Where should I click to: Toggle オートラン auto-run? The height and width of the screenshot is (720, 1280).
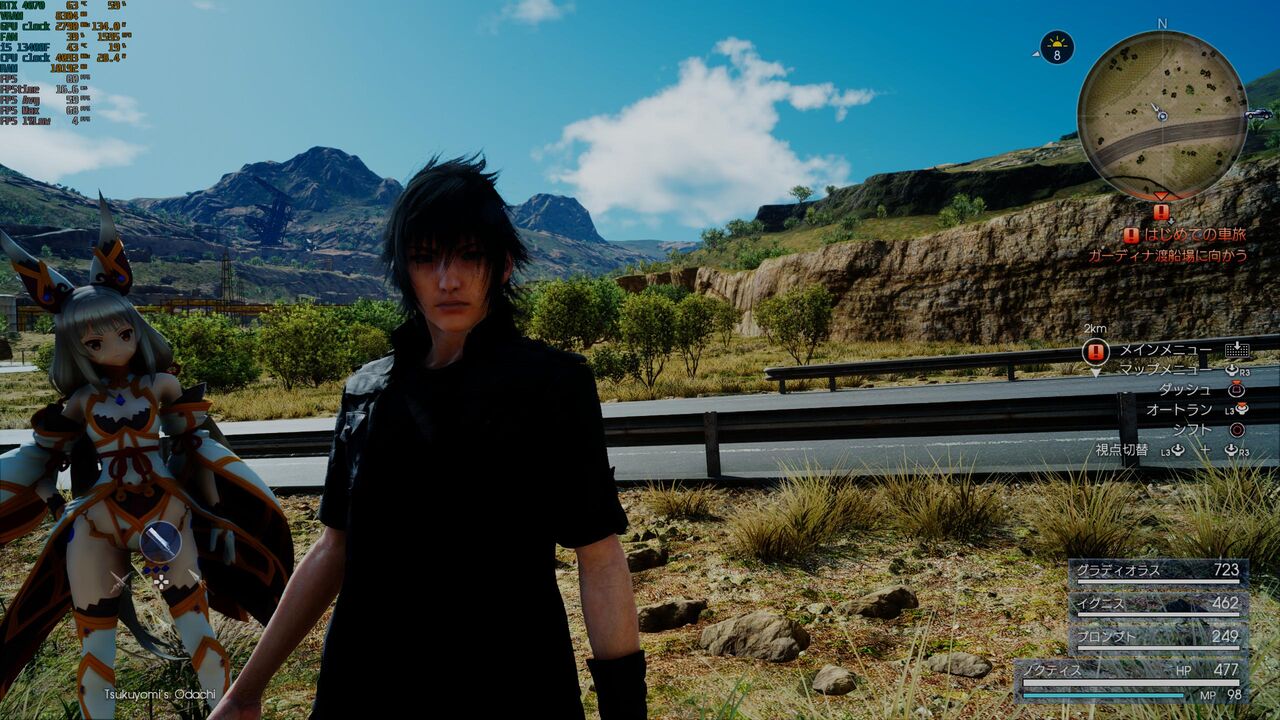(1179, 408)
